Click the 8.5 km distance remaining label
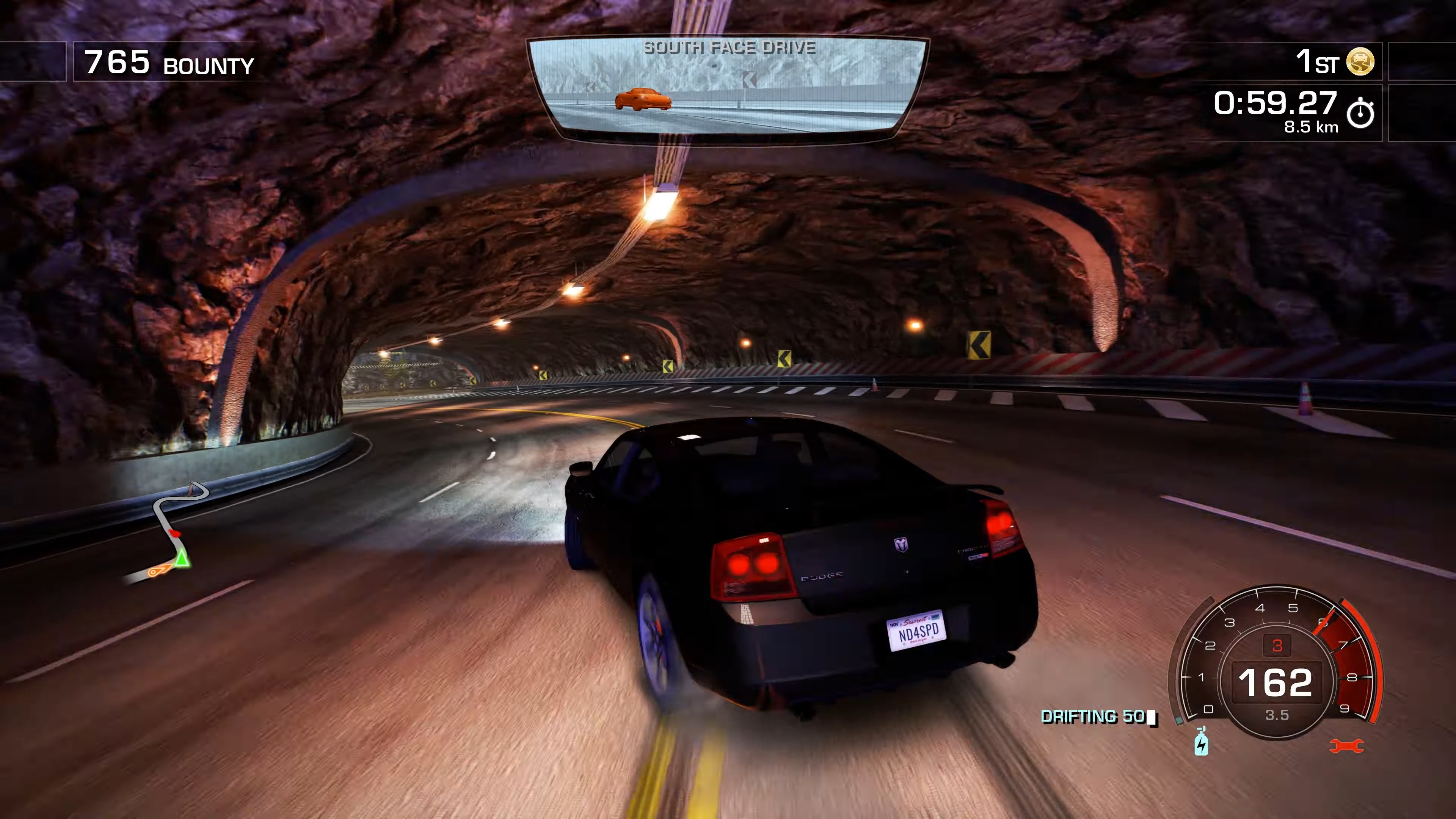 (1310, 127)
